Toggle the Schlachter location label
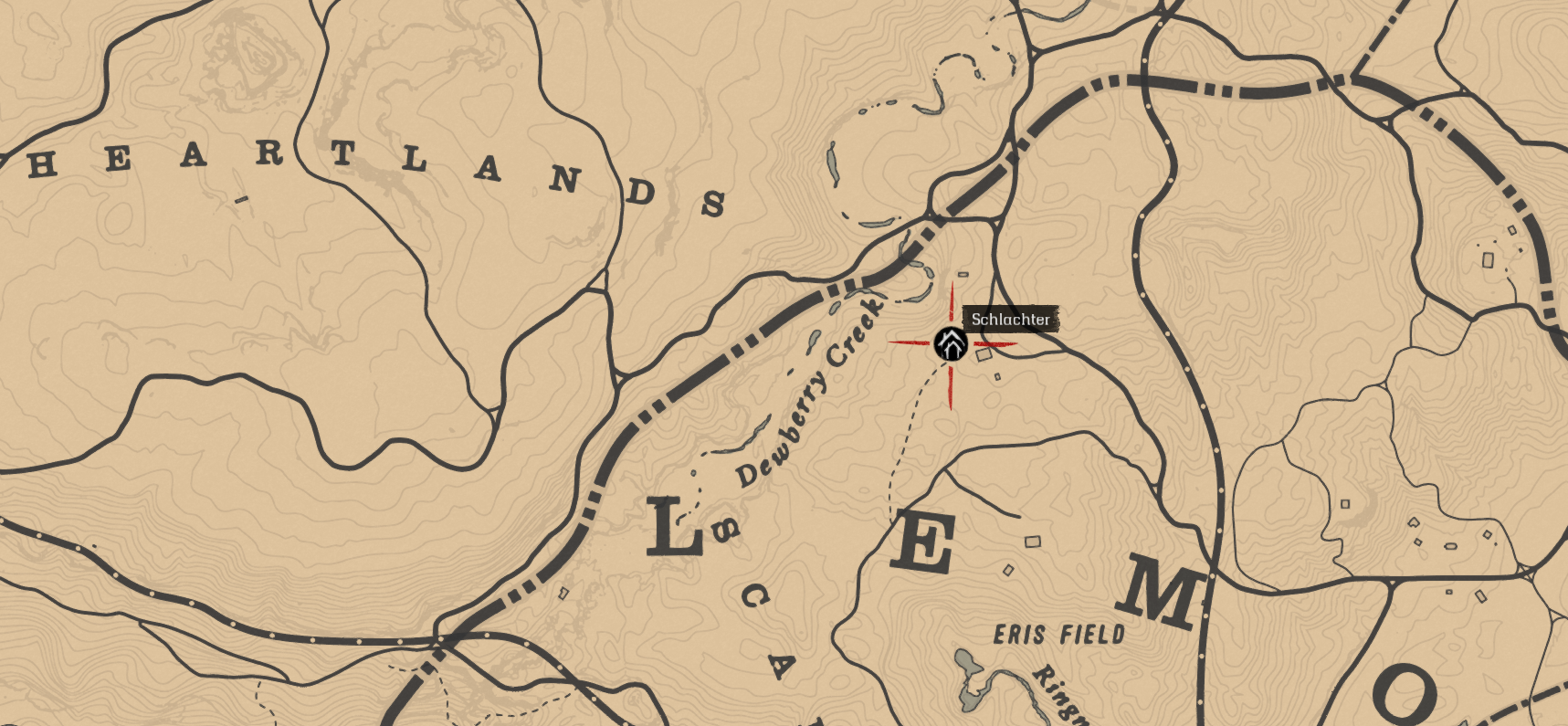Screen dimensions: 1568x726 pos(1011,320)
